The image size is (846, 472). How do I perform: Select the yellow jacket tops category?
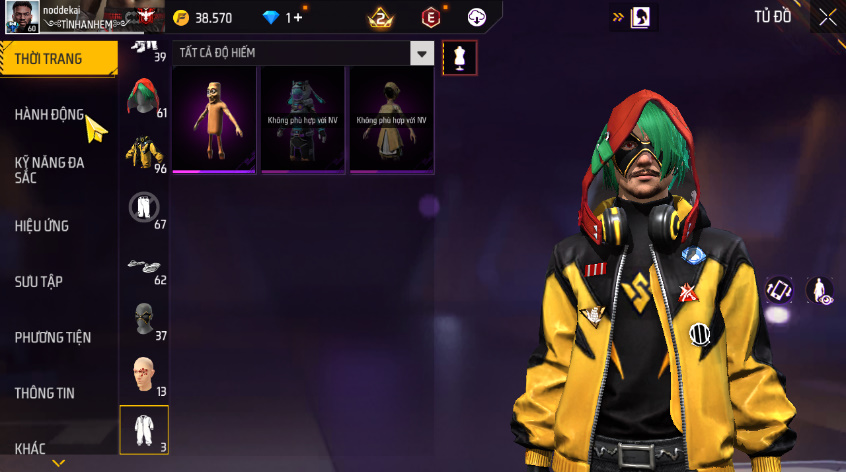coord(143,153)
